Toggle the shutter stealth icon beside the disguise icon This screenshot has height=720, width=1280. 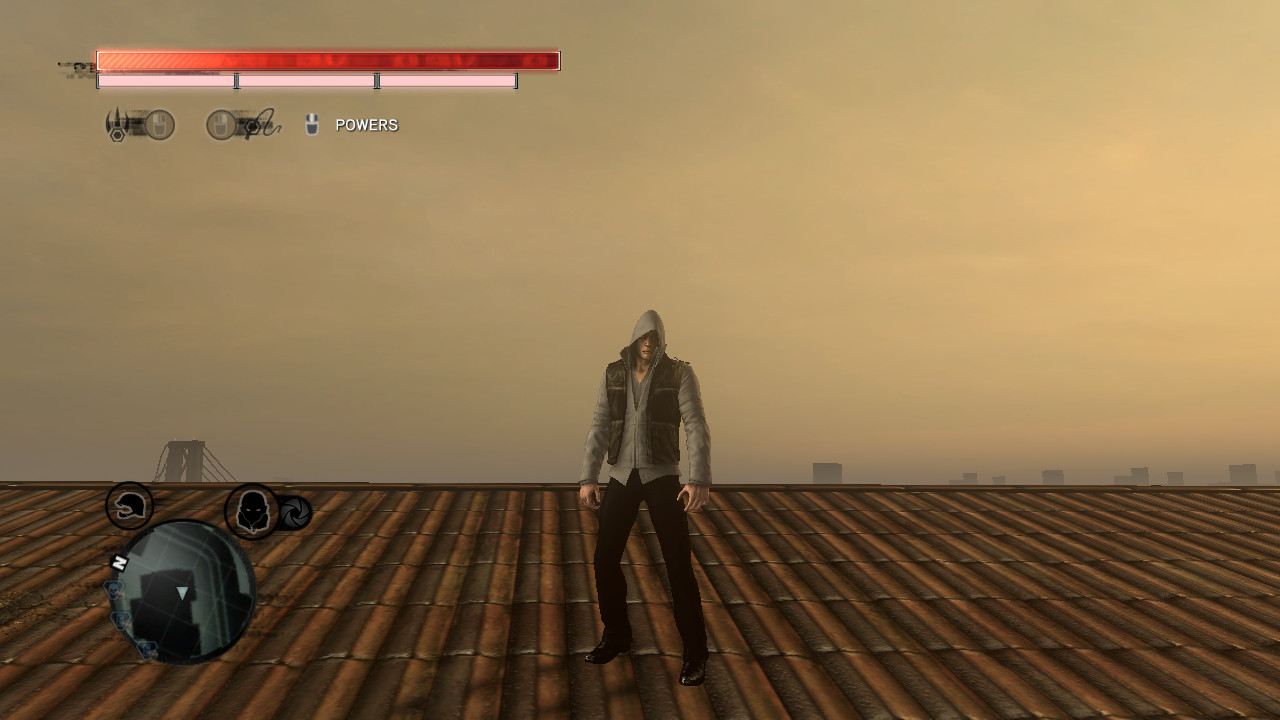[294, 511]
